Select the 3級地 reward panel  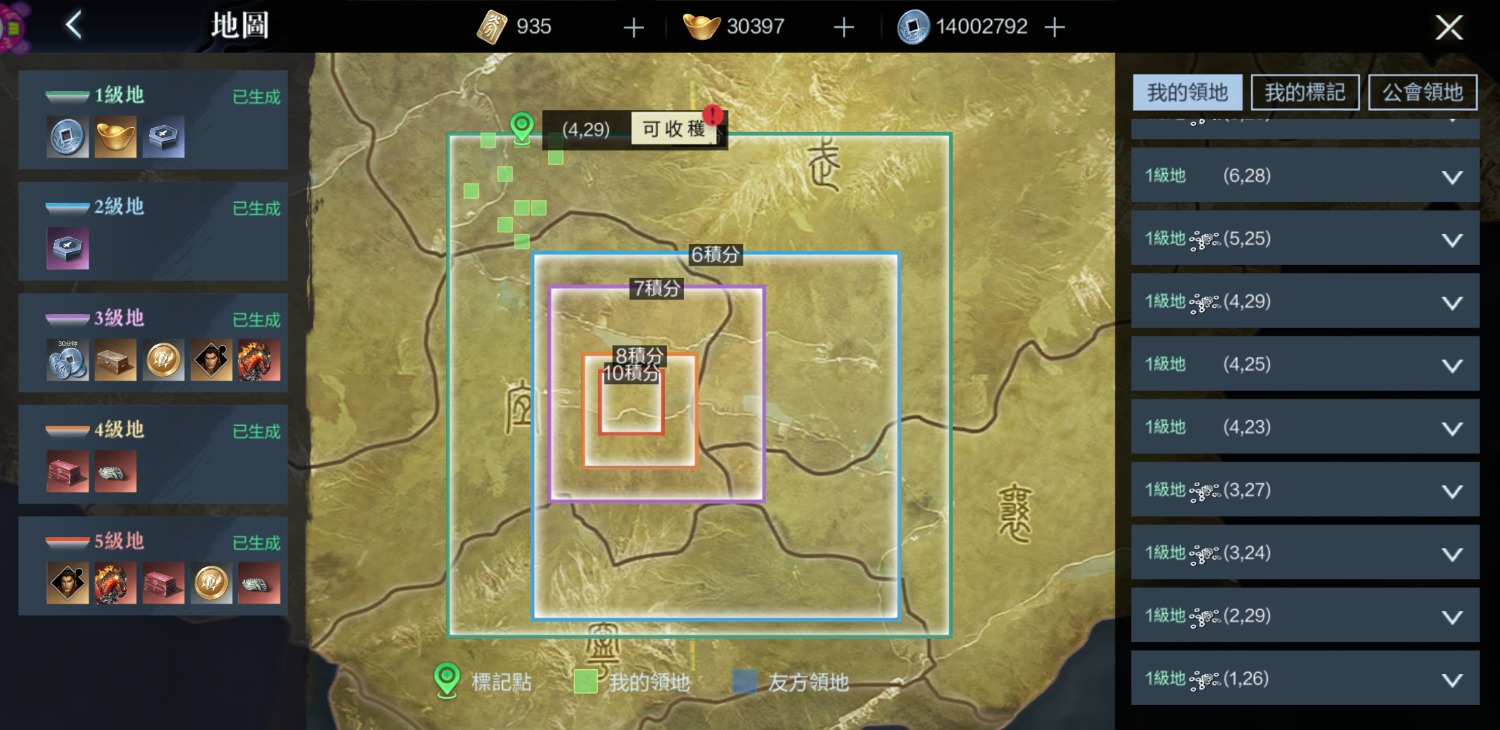(x=153, y=343)
